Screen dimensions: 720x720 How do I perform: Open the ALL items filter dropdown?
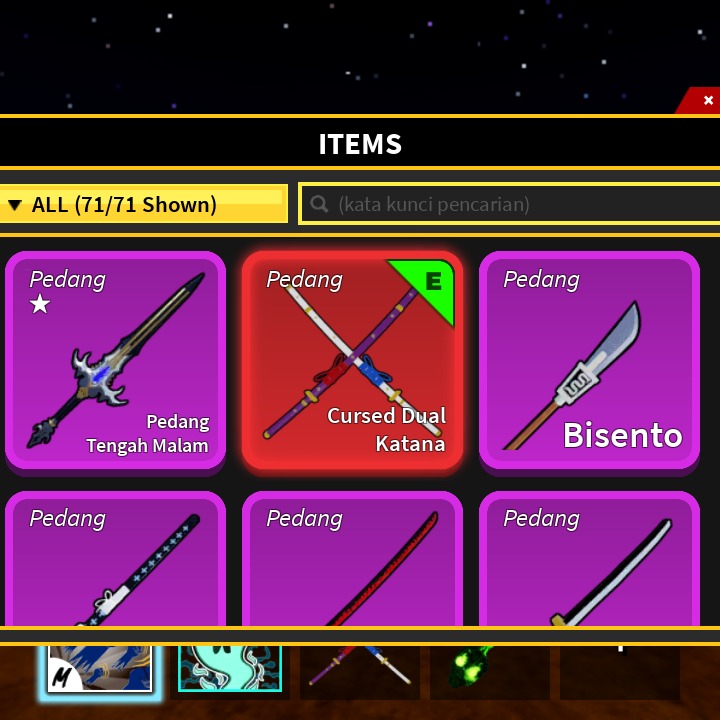point(143,204)
